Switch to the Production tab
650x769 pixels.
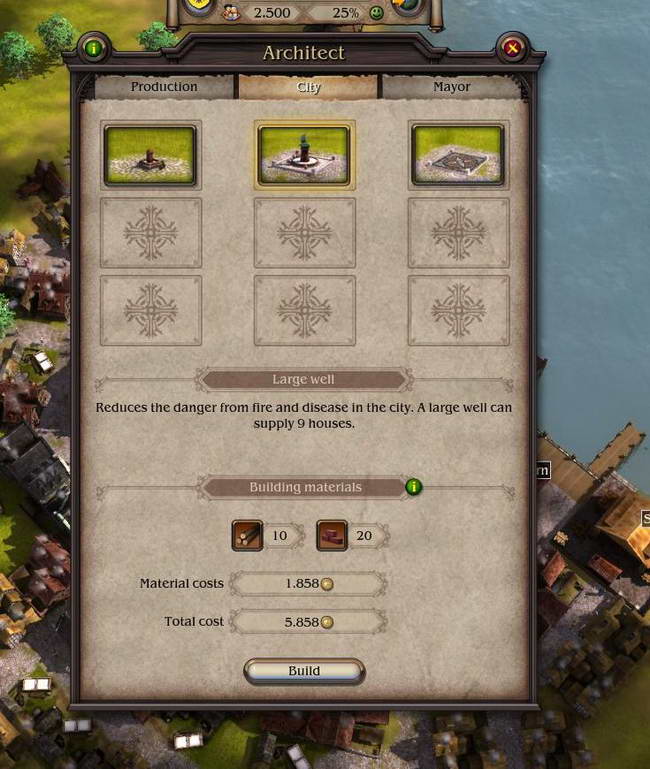(x=164, y=87)
